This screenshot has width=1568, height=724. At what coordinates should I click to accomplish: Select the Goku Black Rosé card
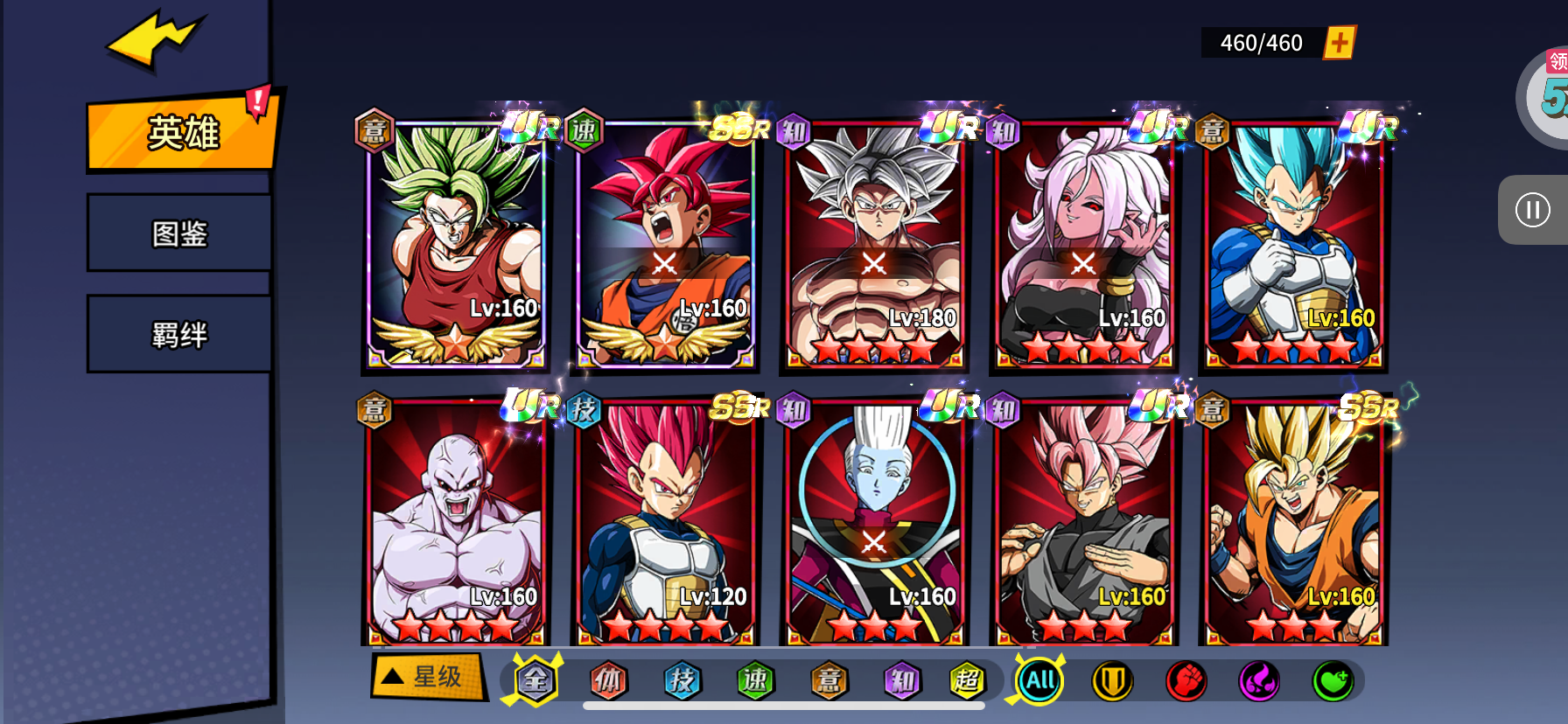click(x=1083, y=523)
